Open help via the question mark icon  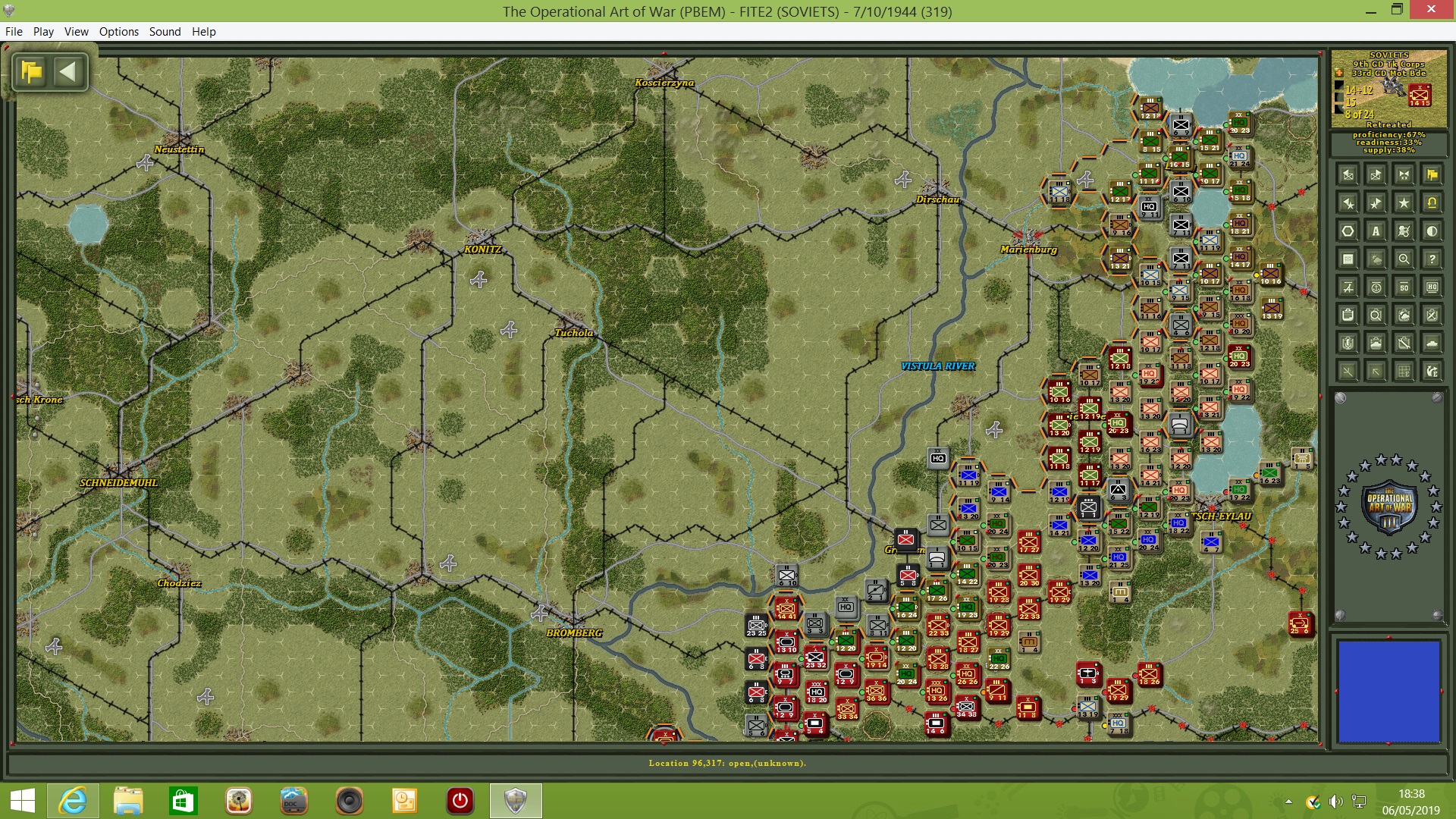coord(1432,259)
